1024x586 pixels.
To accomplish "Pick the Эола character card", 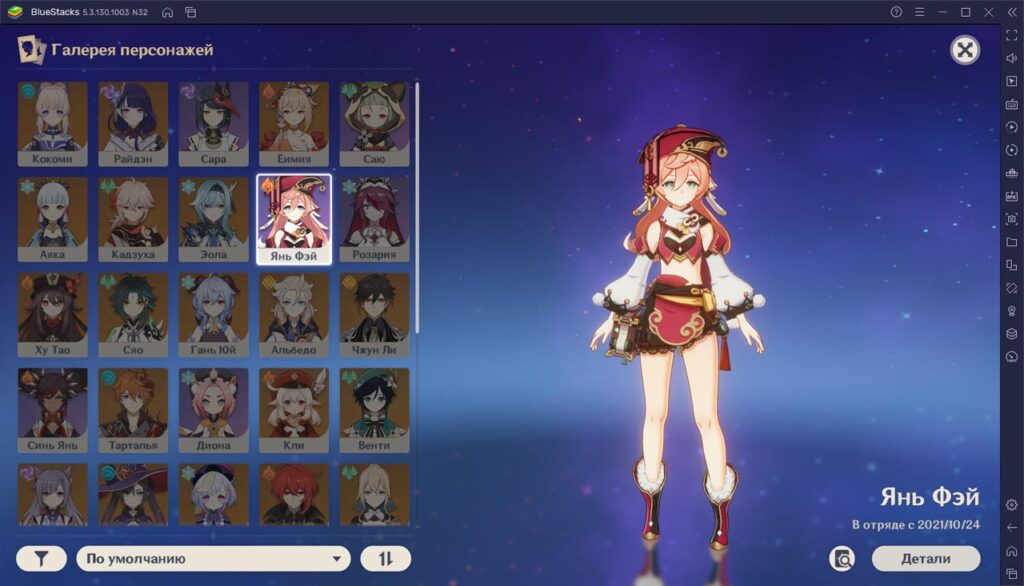I will [213, 219].
